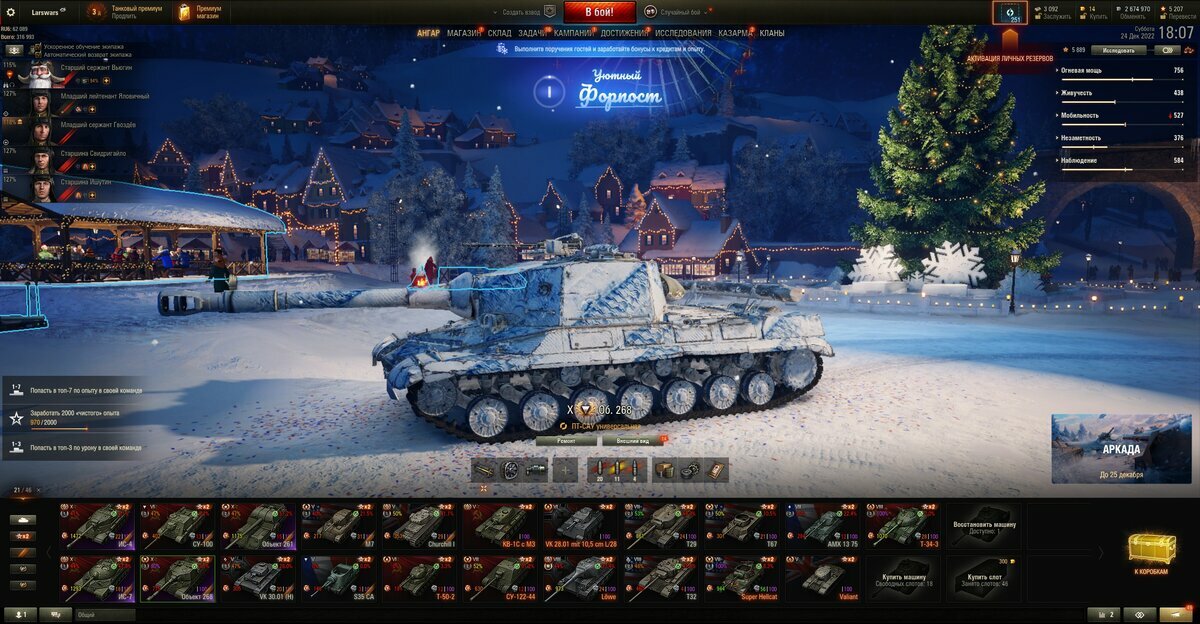Open the Премиум магазин
This screenshot has width=1200, height=624.
[x=201, y=12]
